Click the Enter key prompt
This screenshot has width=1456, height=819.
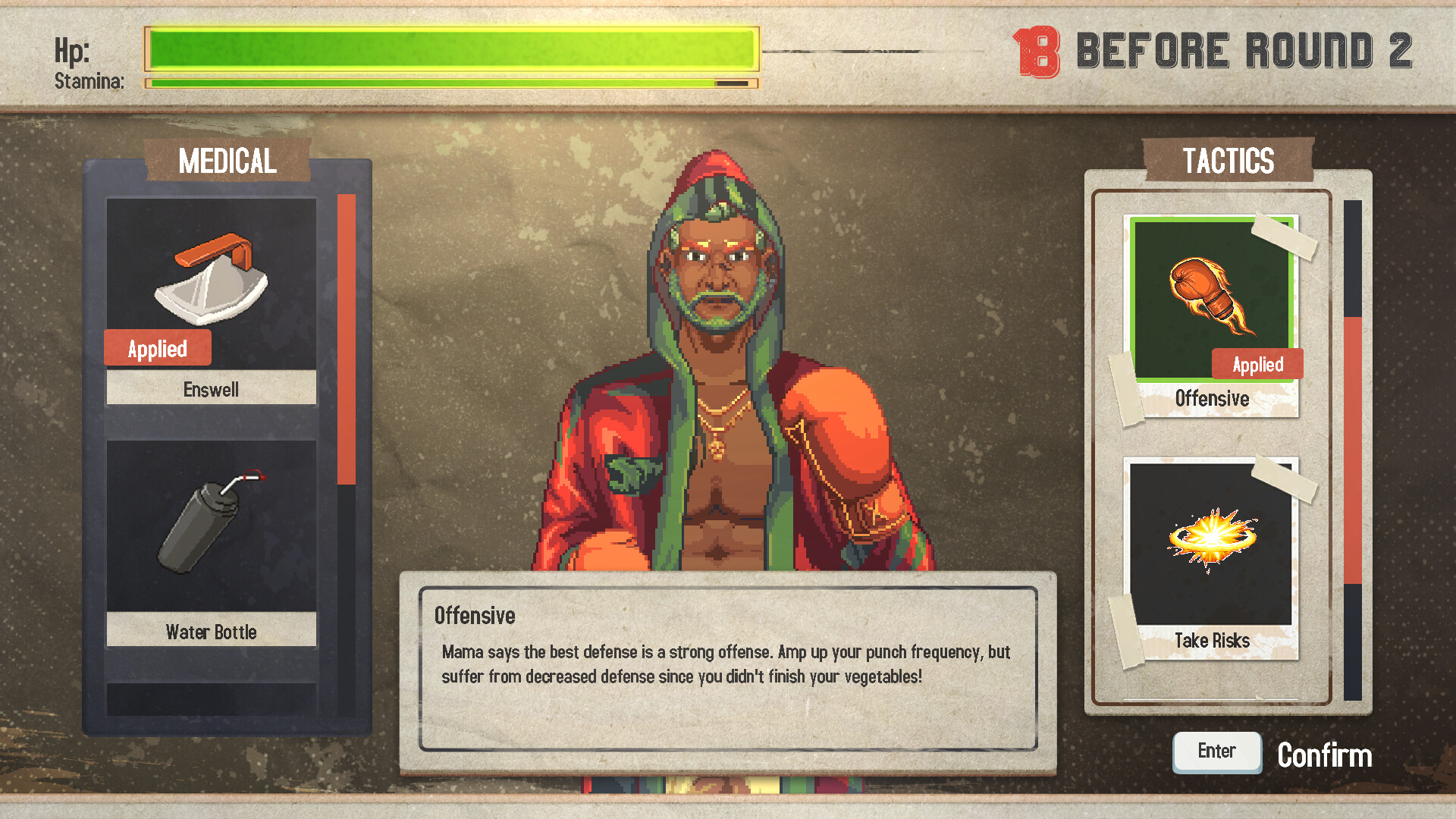point(1216,752)
